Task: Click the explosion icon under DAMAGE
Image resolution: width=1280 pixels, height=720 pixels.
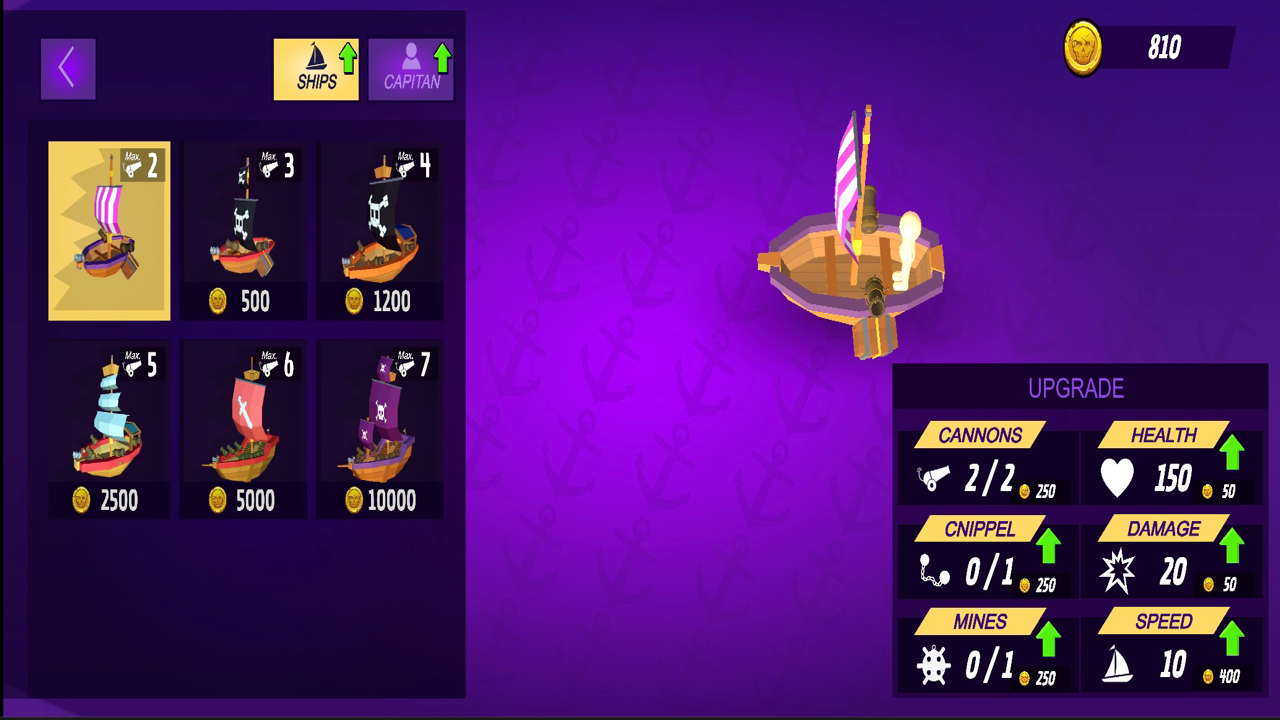Action: click(x=1118, y=572)
